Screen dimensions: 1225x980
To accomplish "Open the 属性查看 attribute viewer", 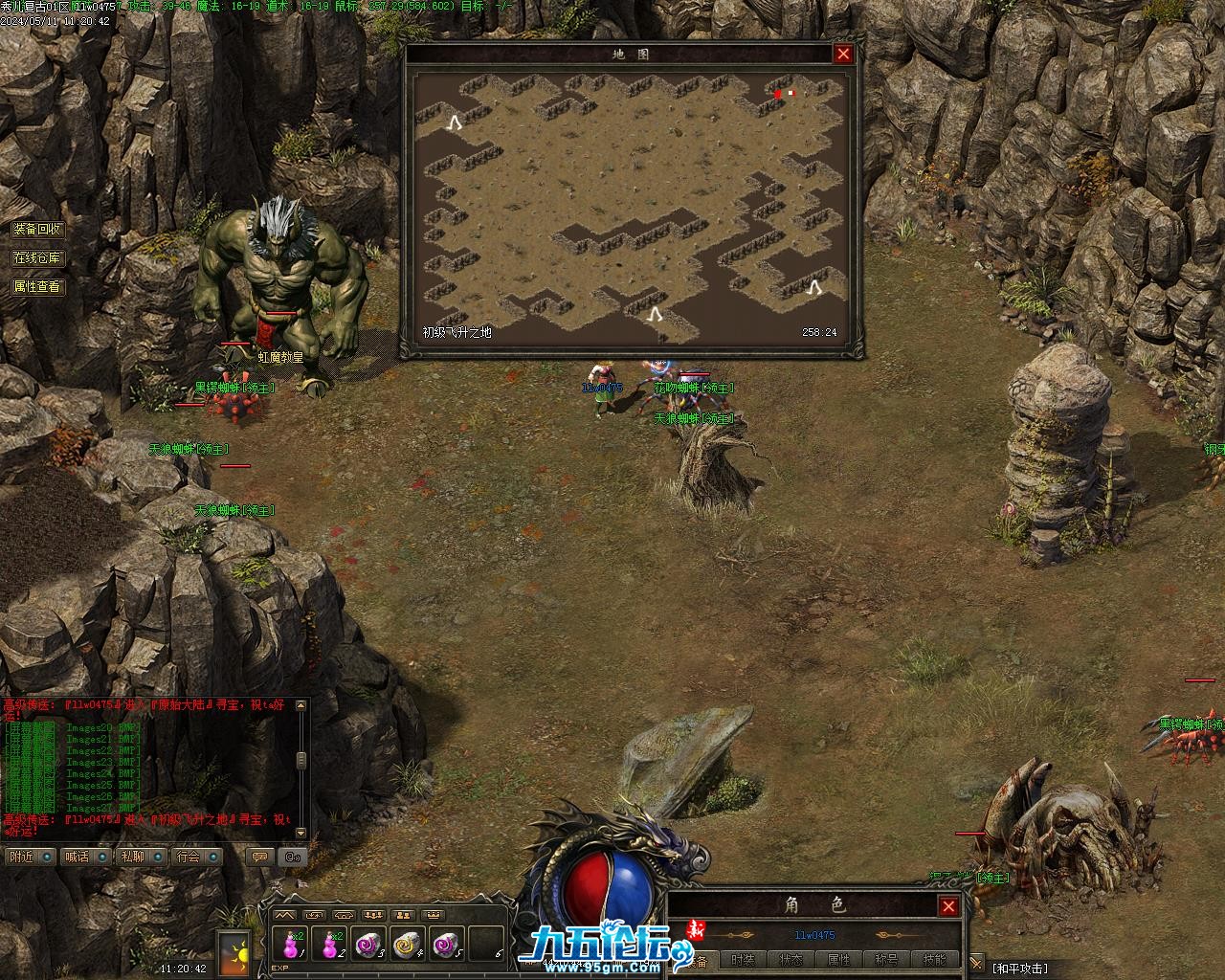I will [37, 286].
